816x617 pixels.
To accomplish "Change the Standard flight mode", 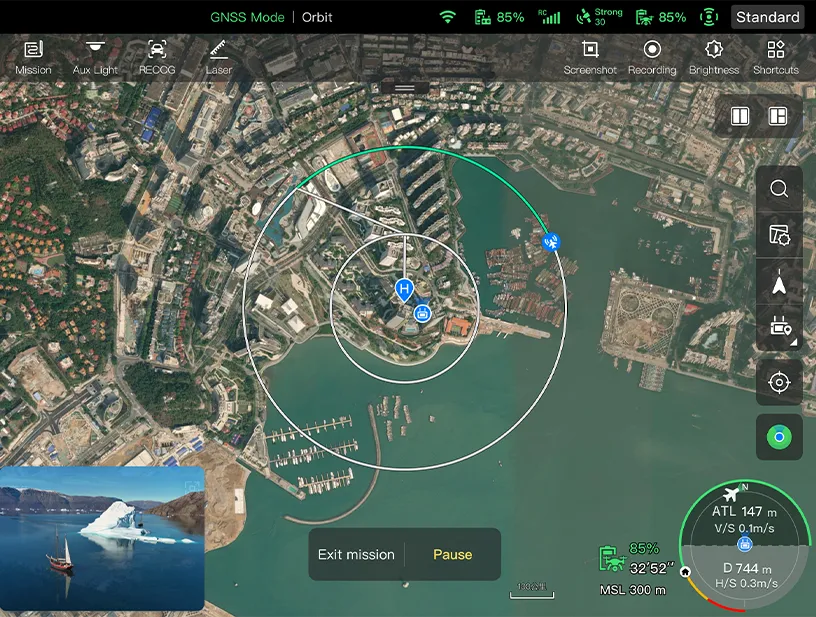I will (768, 17).
